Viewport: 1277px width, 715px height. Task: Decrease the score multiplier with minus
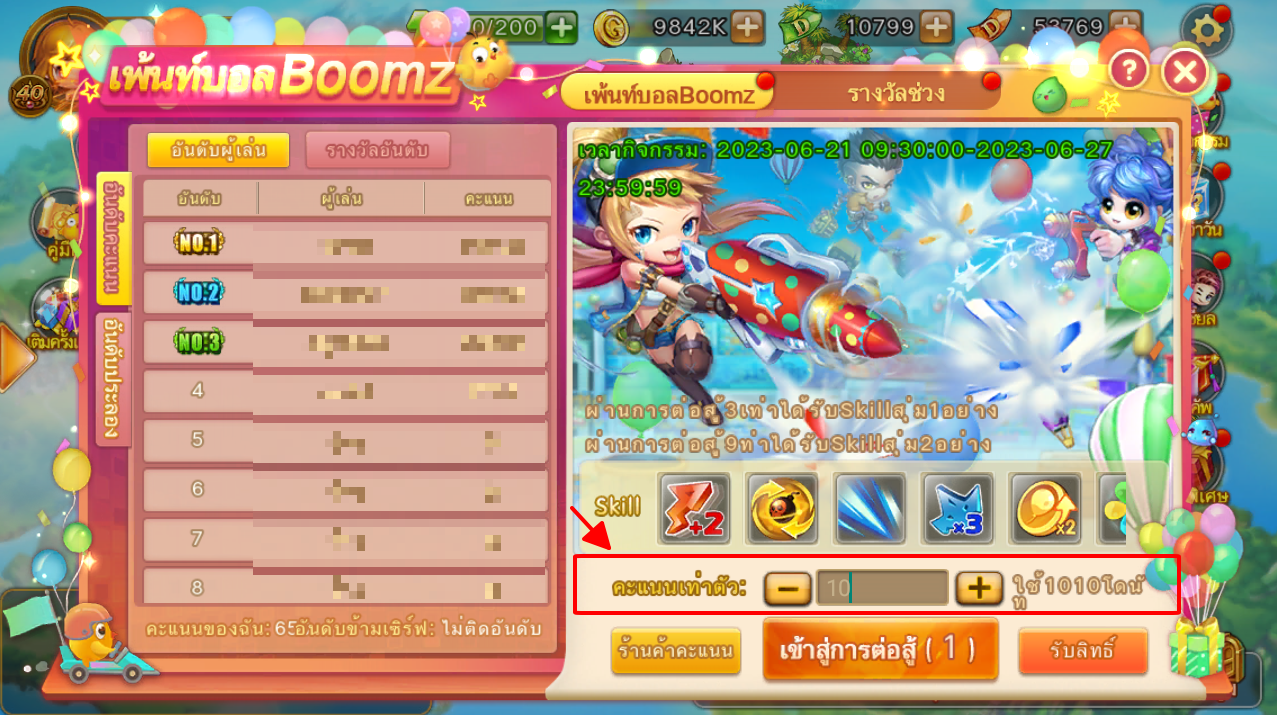(x=788, y=588)
